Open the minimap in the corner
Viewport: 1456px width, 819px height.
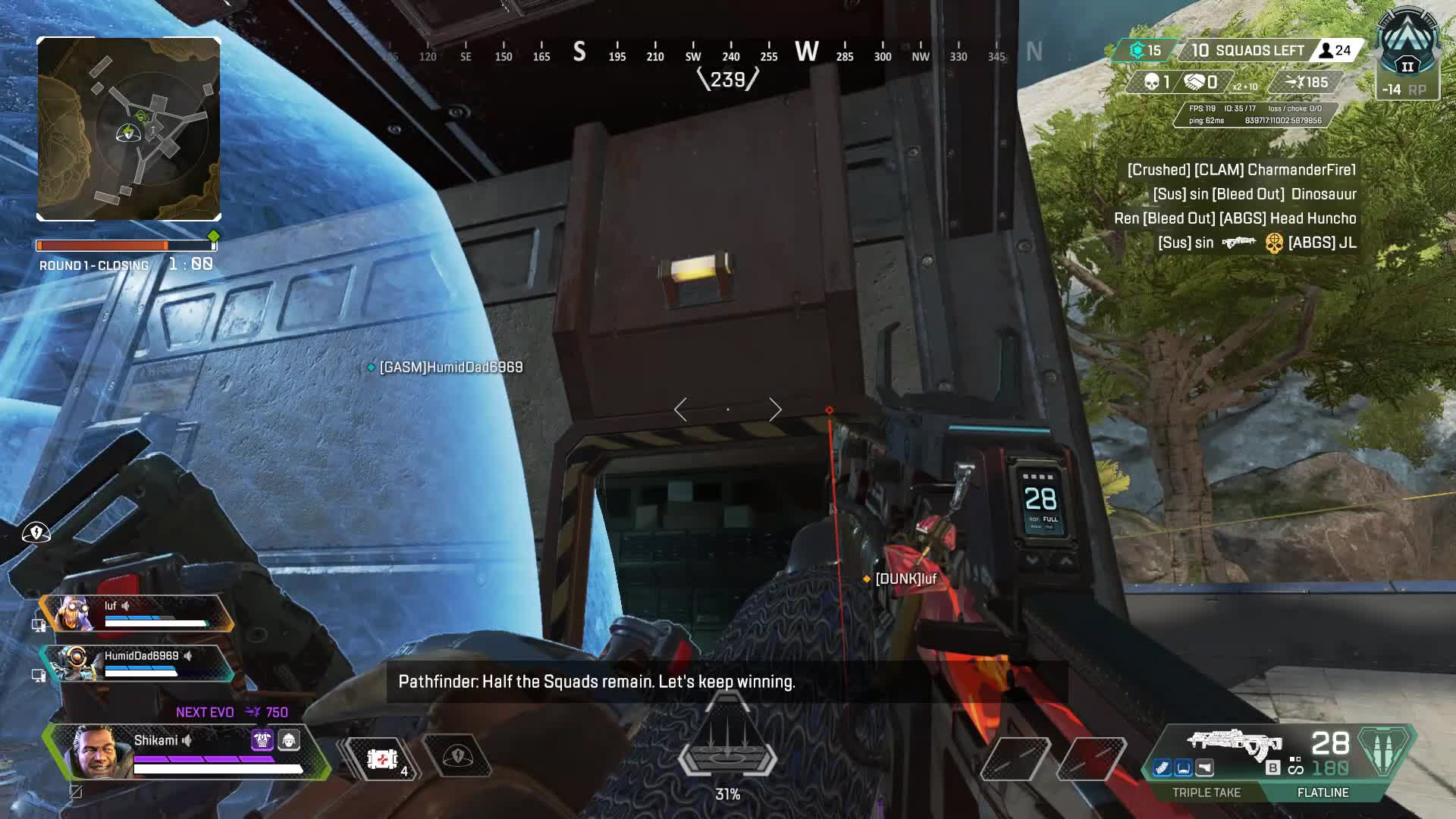(x=129, y=129)
